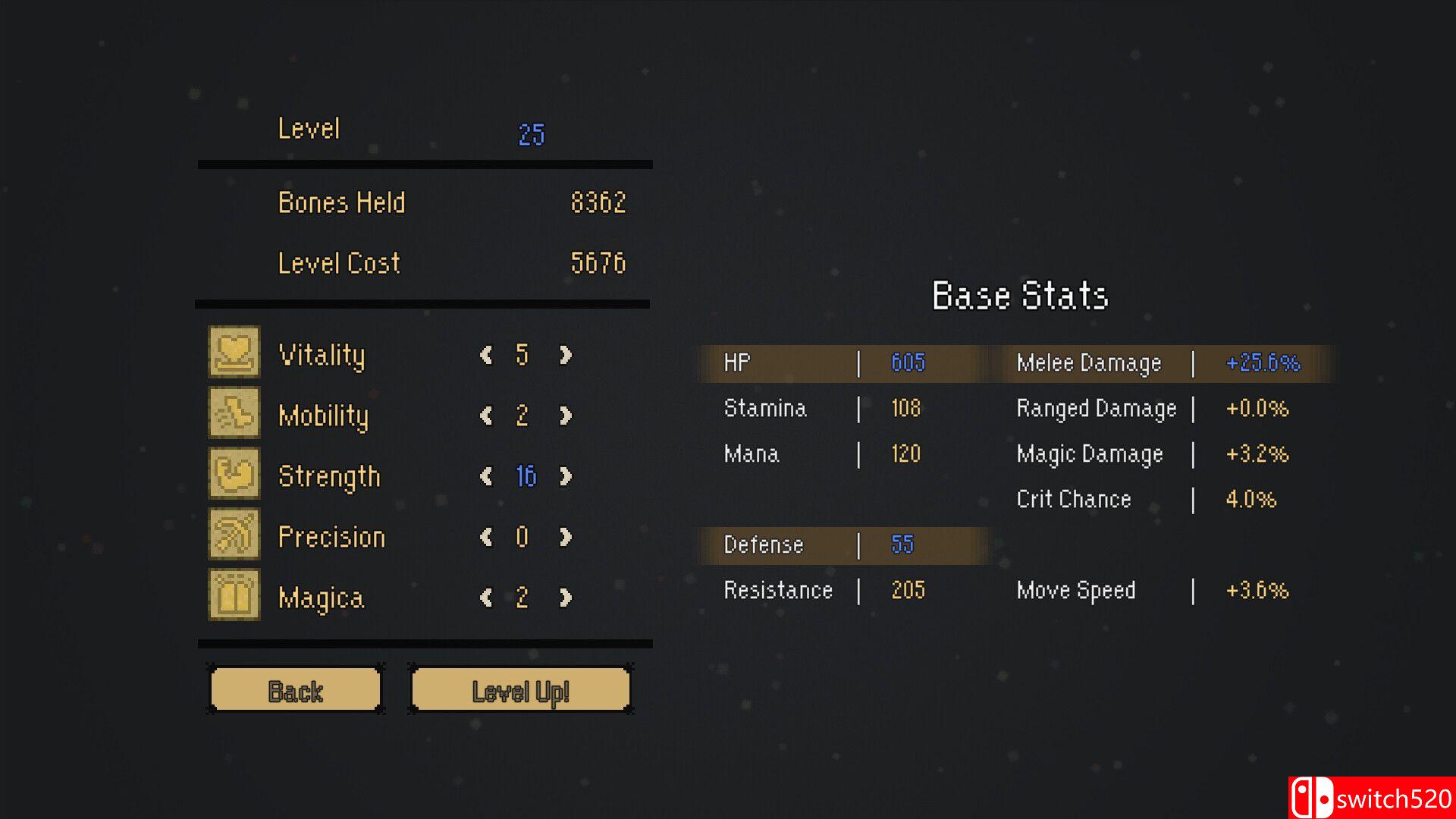Add a point to Strength

tap(565, 476)
